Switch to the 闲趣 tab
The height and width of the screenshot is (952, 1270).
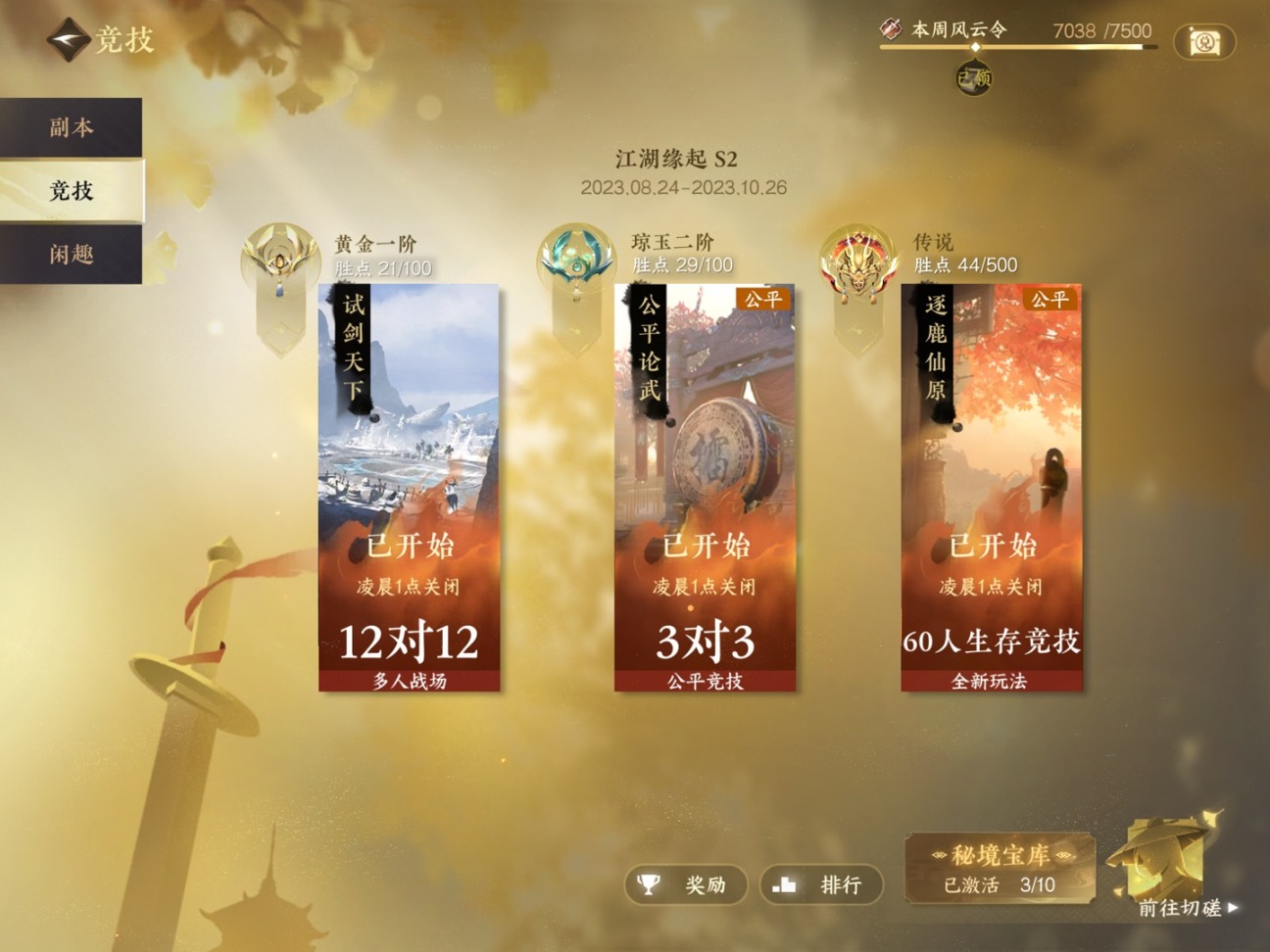coord(71,255)
